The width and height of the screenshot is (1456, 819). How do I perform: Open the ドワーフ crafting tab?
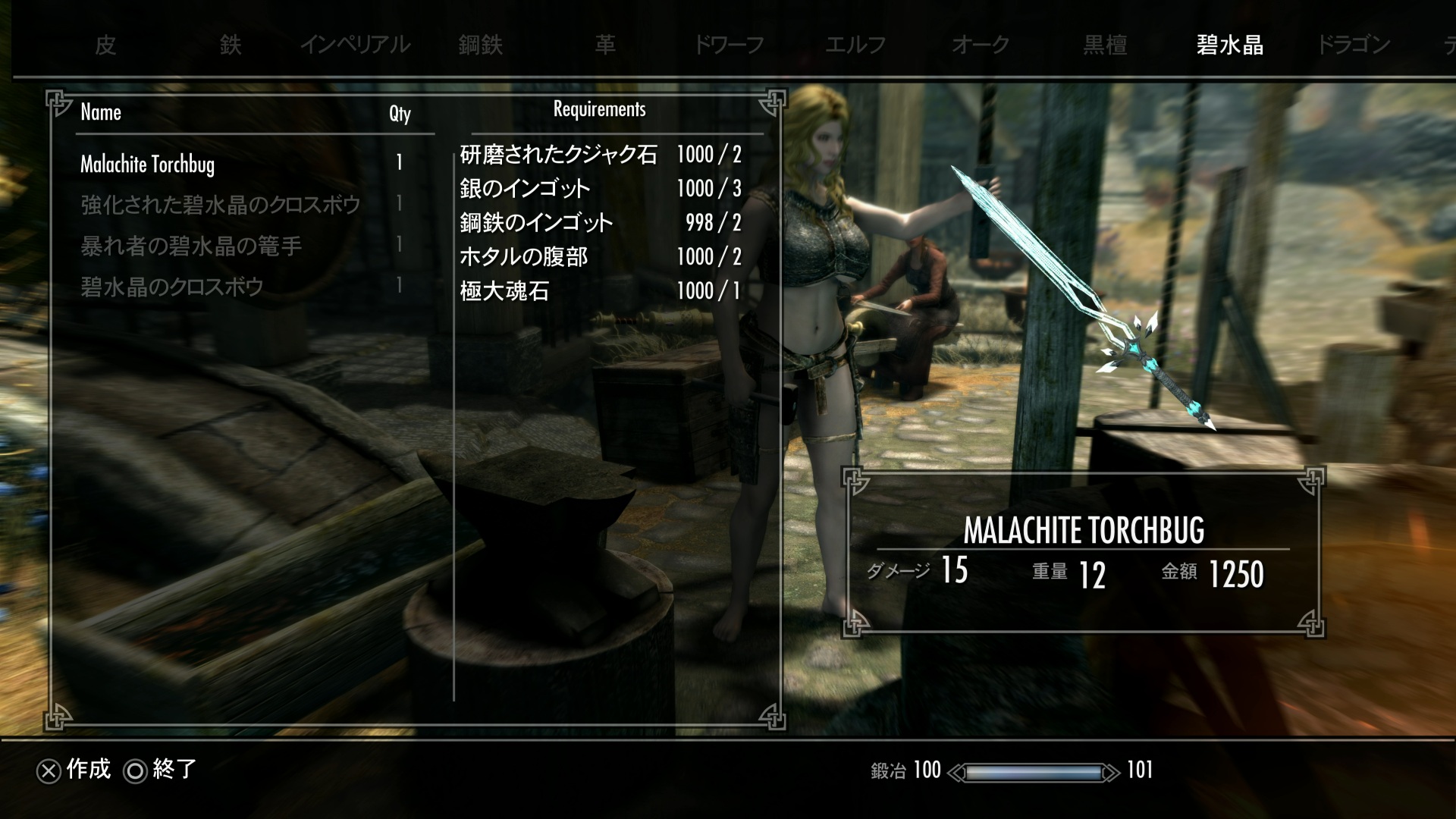tap(729, 45)
